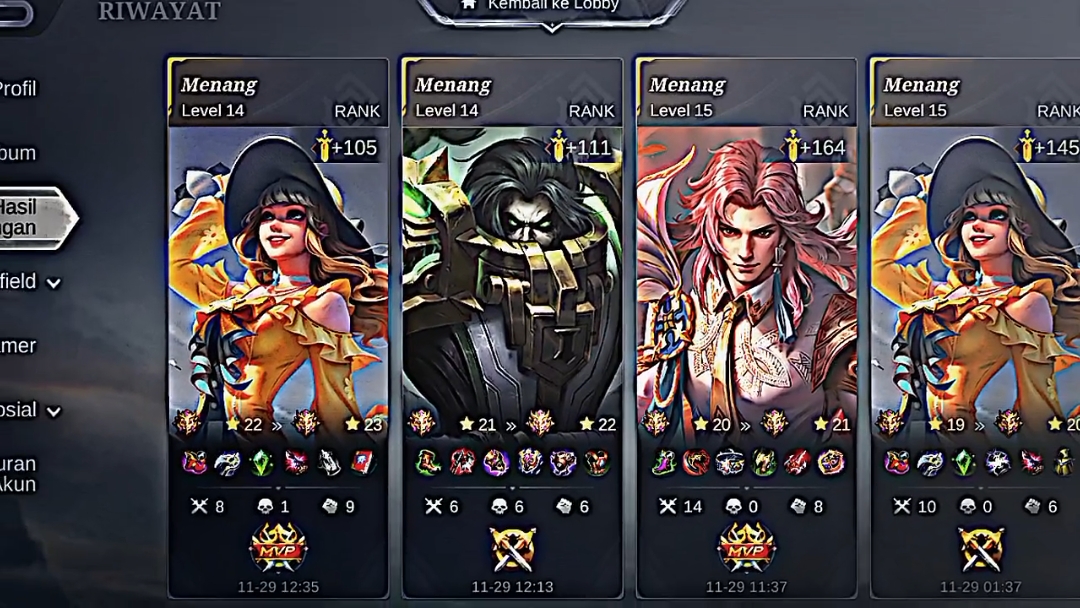Expand the Battlefield sidebar section

pos(28,282)
